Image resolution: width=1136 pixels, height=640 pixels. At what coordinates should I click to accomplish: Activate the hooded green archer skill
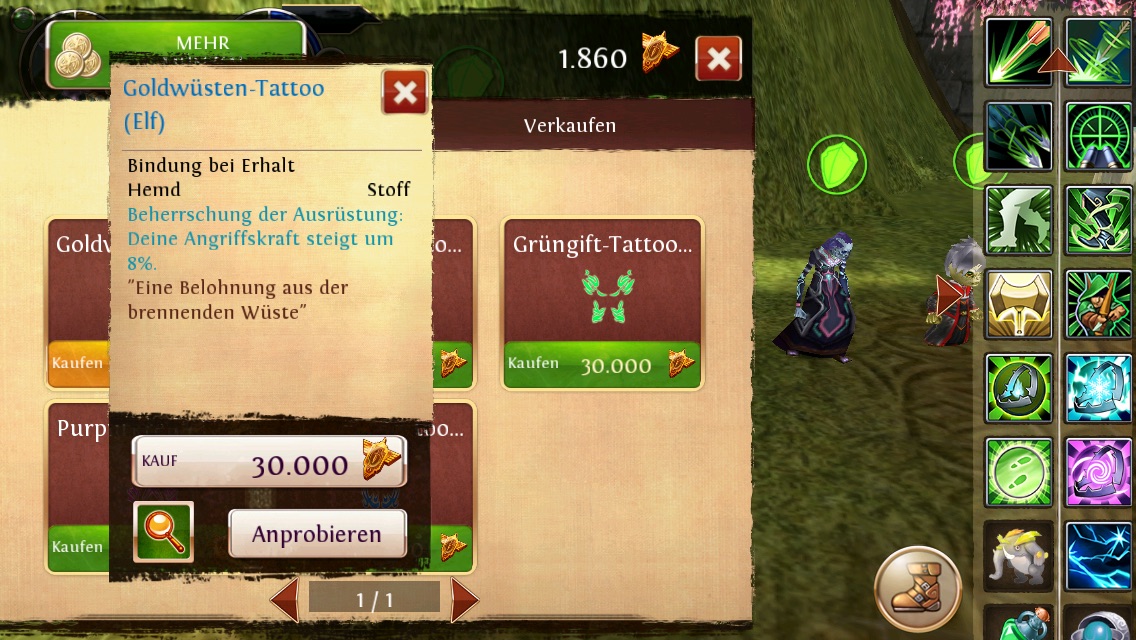pos(1099,304)
